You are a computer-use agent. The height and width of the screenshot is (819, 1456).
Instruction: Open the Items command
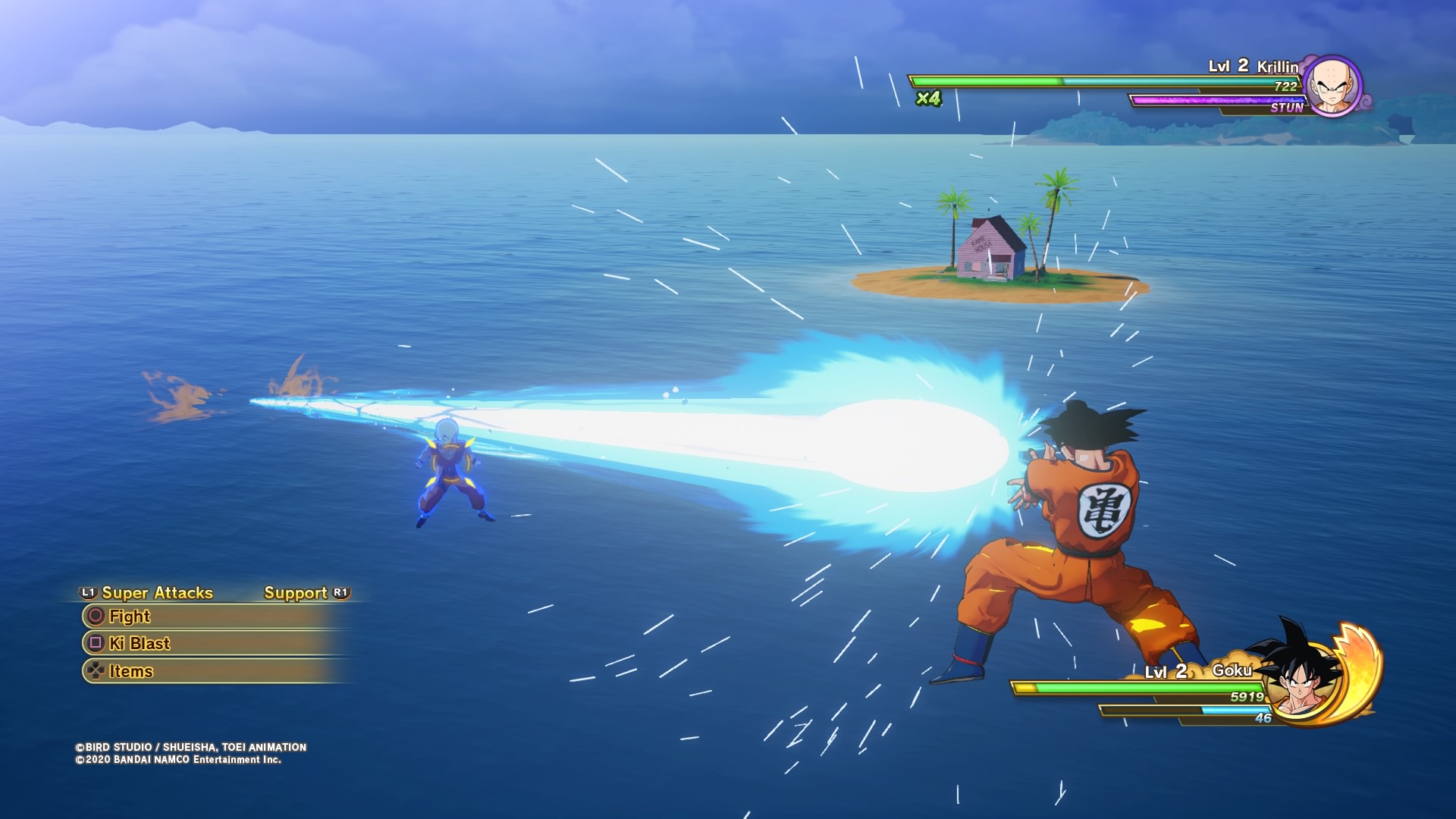point(130,671)
